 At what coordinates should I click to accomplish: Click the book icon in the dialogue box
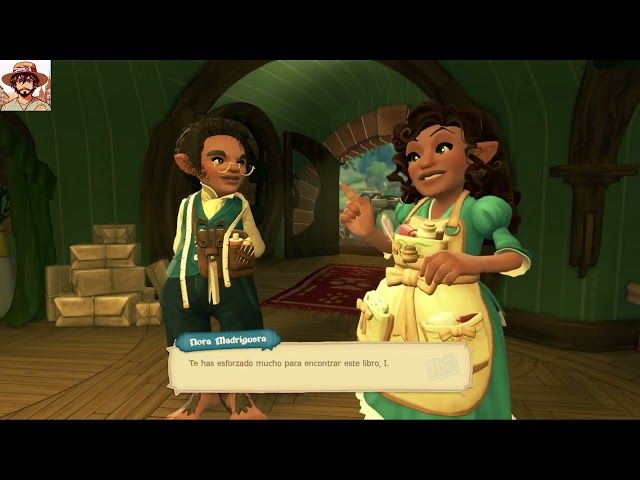tap(443, 368)
